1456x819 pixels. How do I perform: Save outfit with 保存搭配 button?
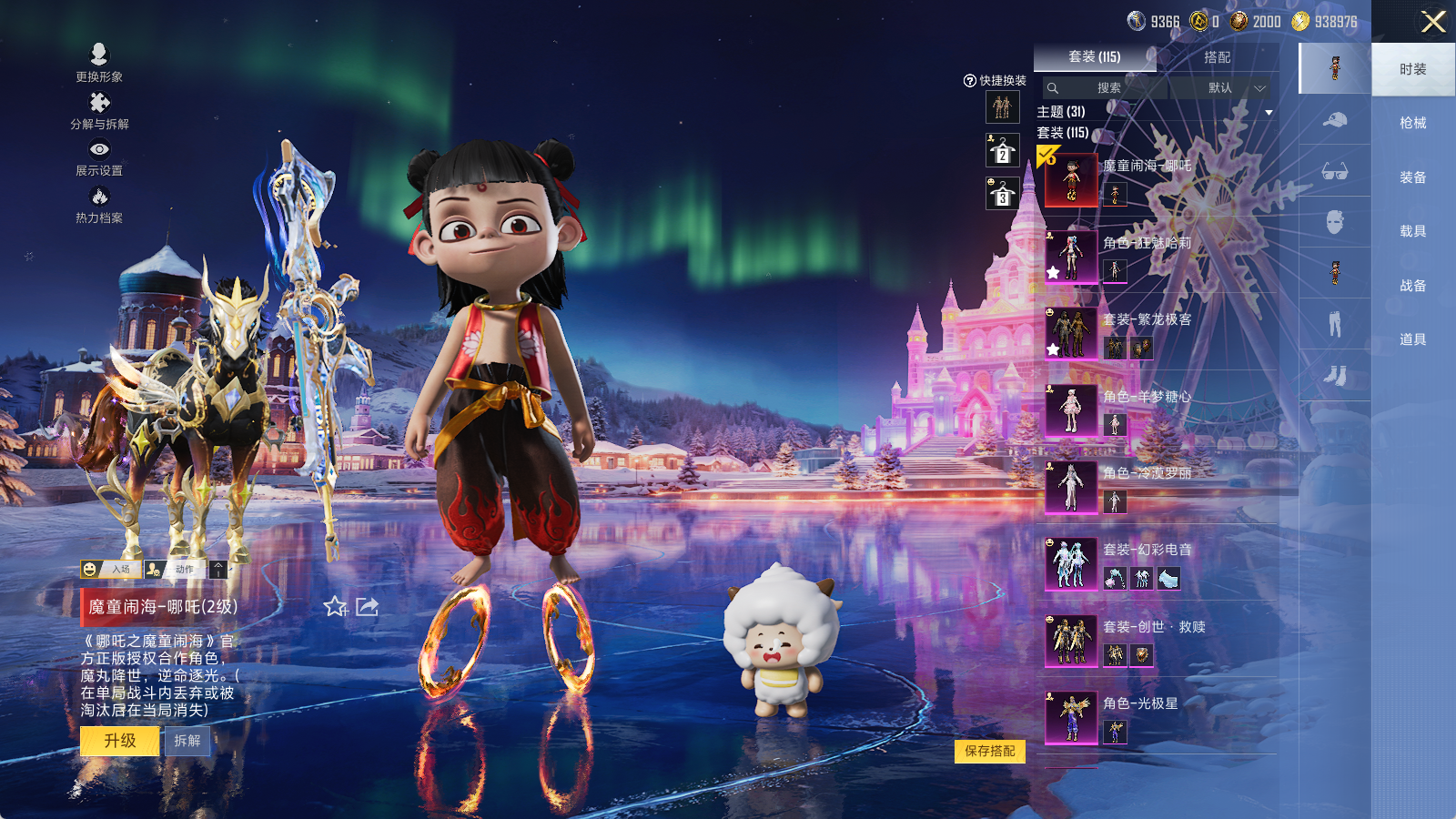pyautogui.click(x=990, y=751)
